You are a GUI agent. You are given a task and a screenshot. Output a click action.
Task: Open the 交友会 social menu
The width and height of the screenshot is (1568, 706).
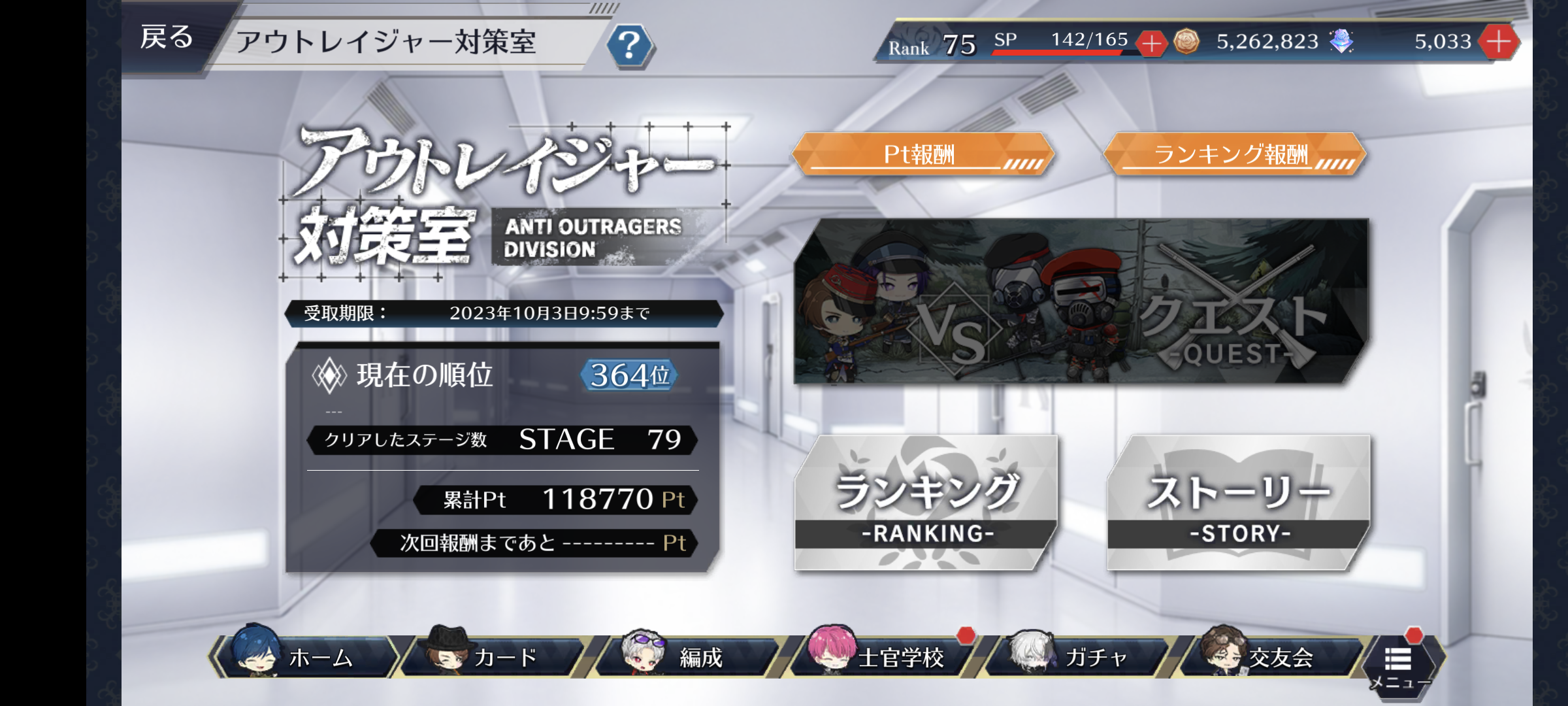pyautogui.click(x=1267, y=656)
